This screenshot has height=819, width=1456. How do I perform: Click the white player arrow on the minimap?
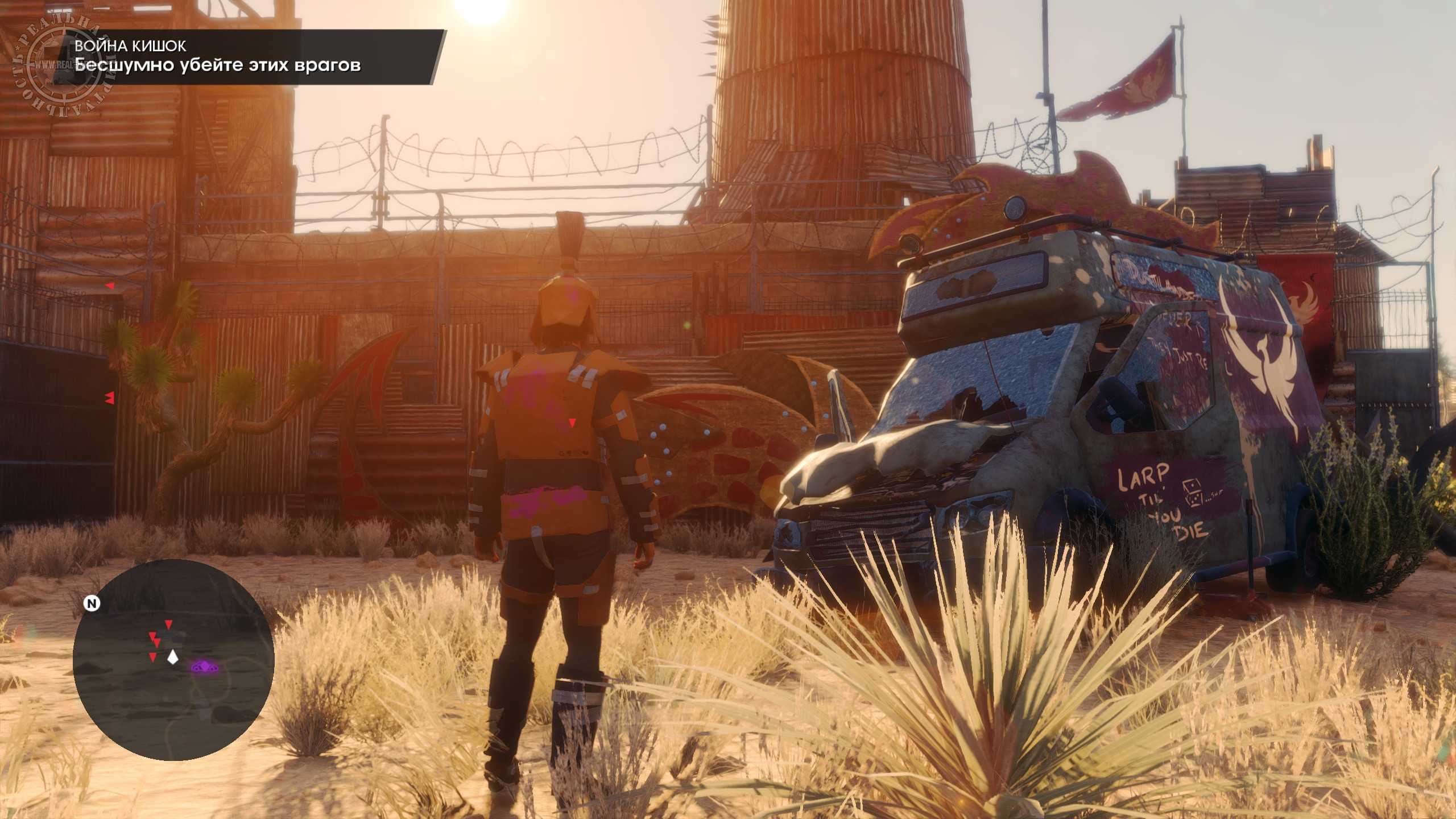click(172, 657)
